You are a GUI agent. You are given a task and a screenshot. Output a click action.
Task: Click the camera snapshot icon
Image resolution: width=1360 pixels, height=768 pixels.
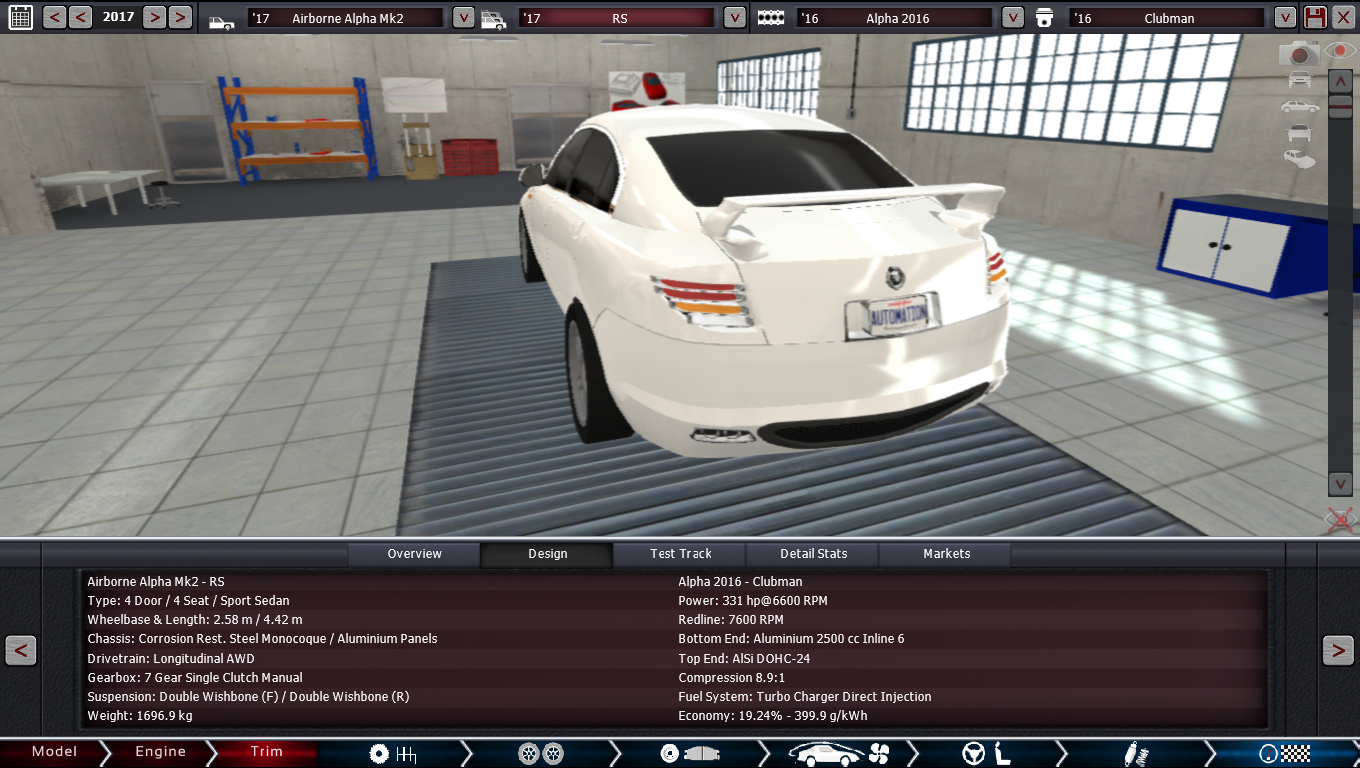(x=1300, y=53)
